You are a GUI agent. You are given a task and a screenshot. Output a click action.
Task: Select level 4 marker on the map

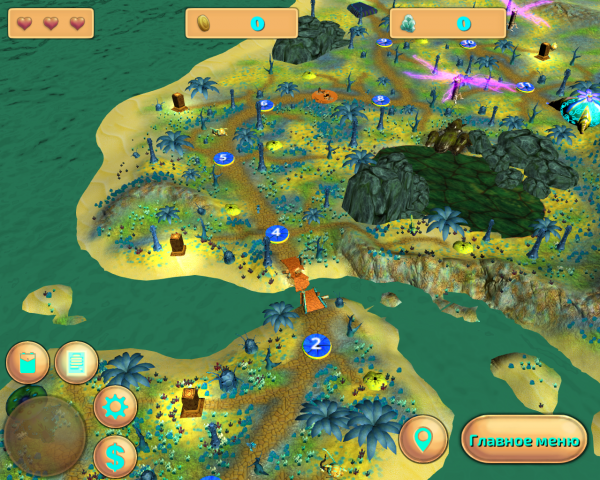tap(277, 234)
